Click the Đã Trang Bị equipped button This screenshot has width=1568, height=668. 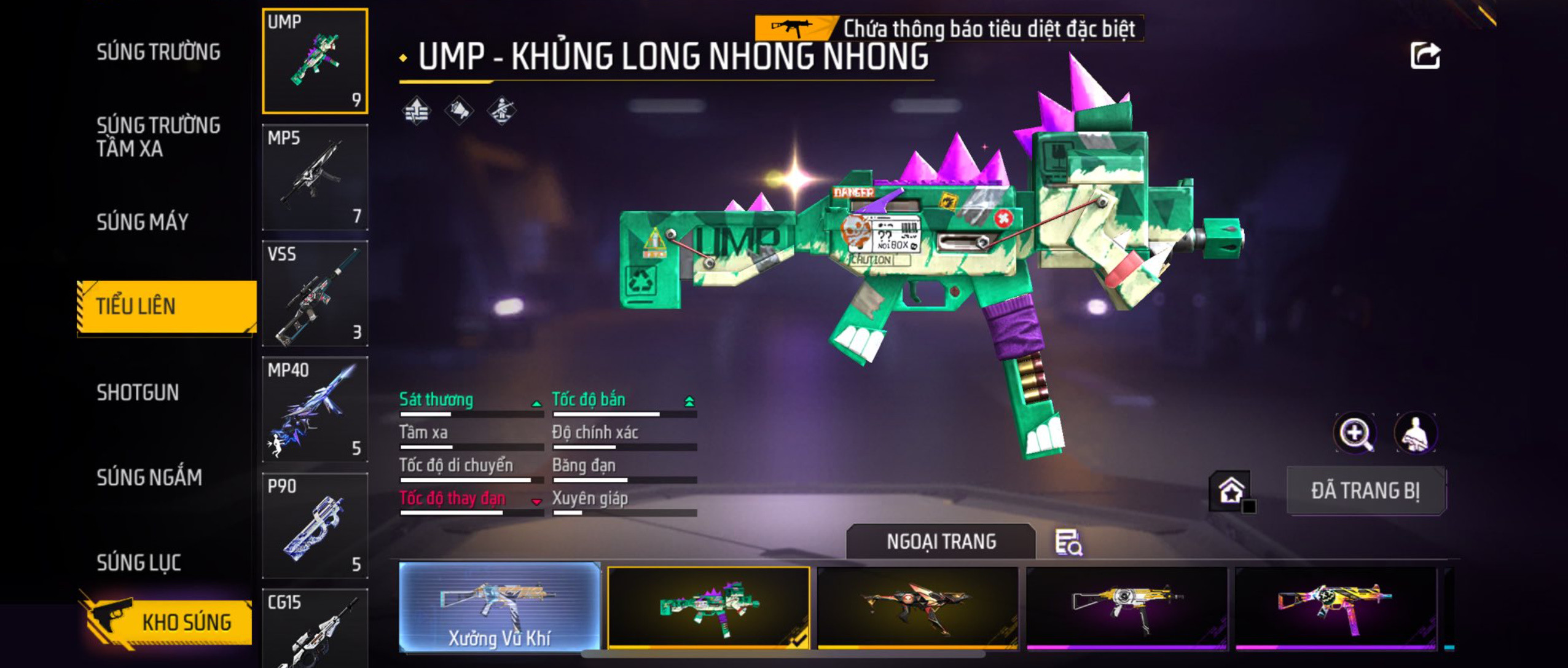1365,490
